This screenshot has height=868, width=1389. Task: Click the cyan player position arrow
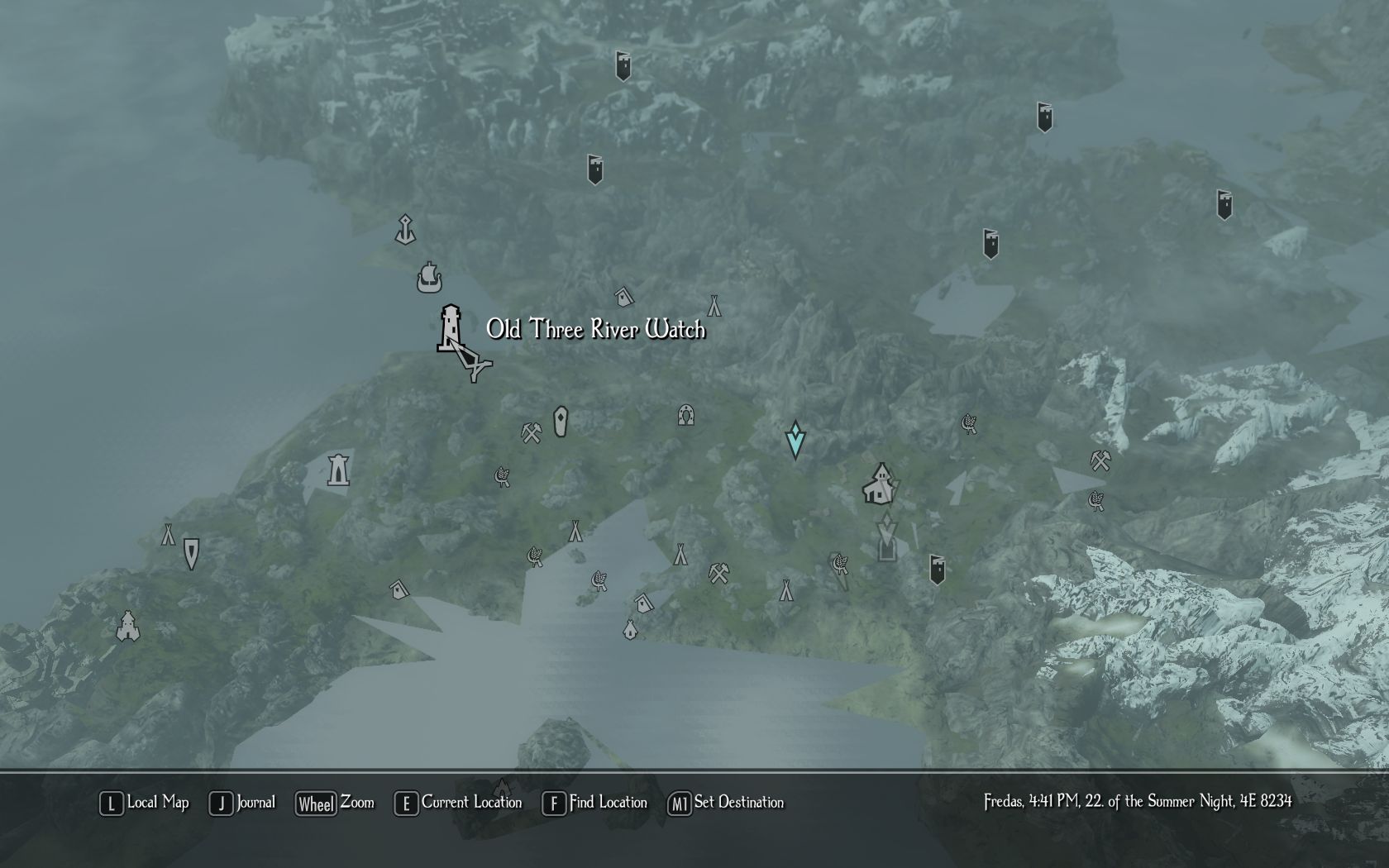point(795,440)
